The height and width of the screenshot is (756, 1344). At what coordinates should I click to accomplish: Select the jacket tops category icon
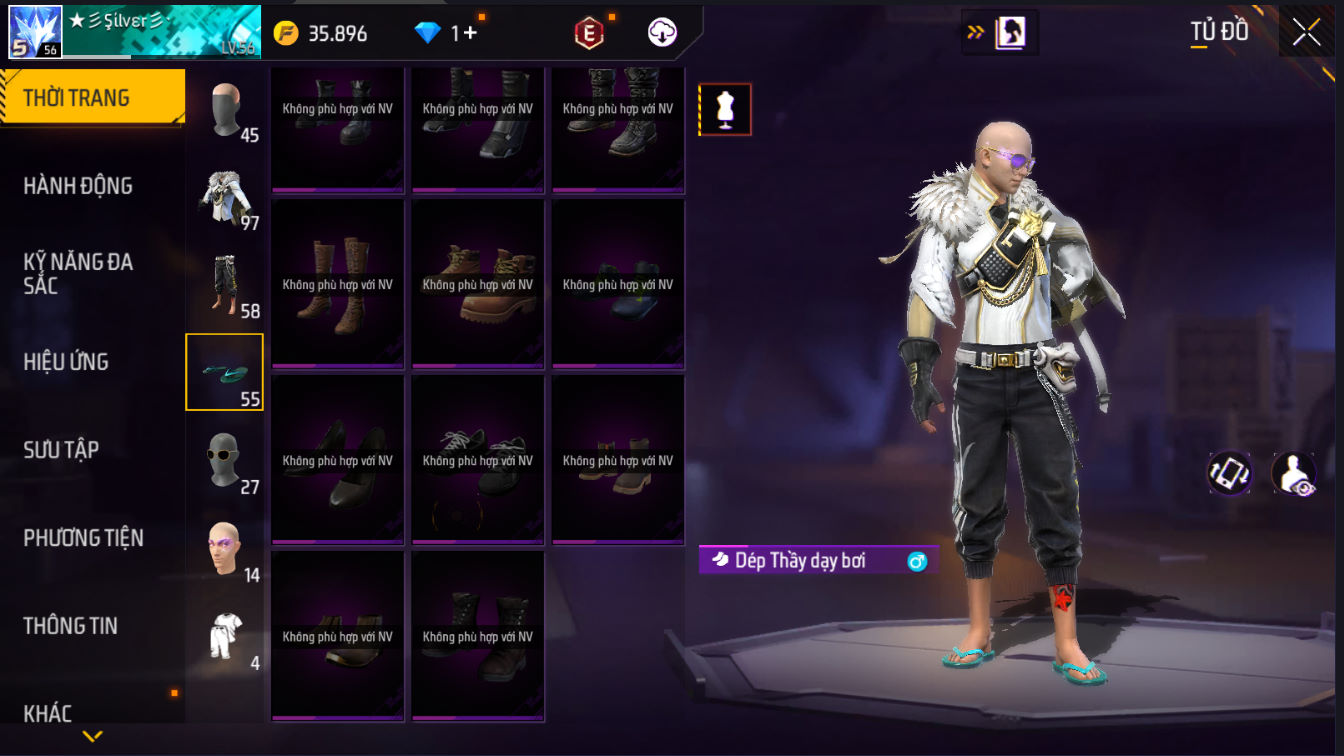226,197
